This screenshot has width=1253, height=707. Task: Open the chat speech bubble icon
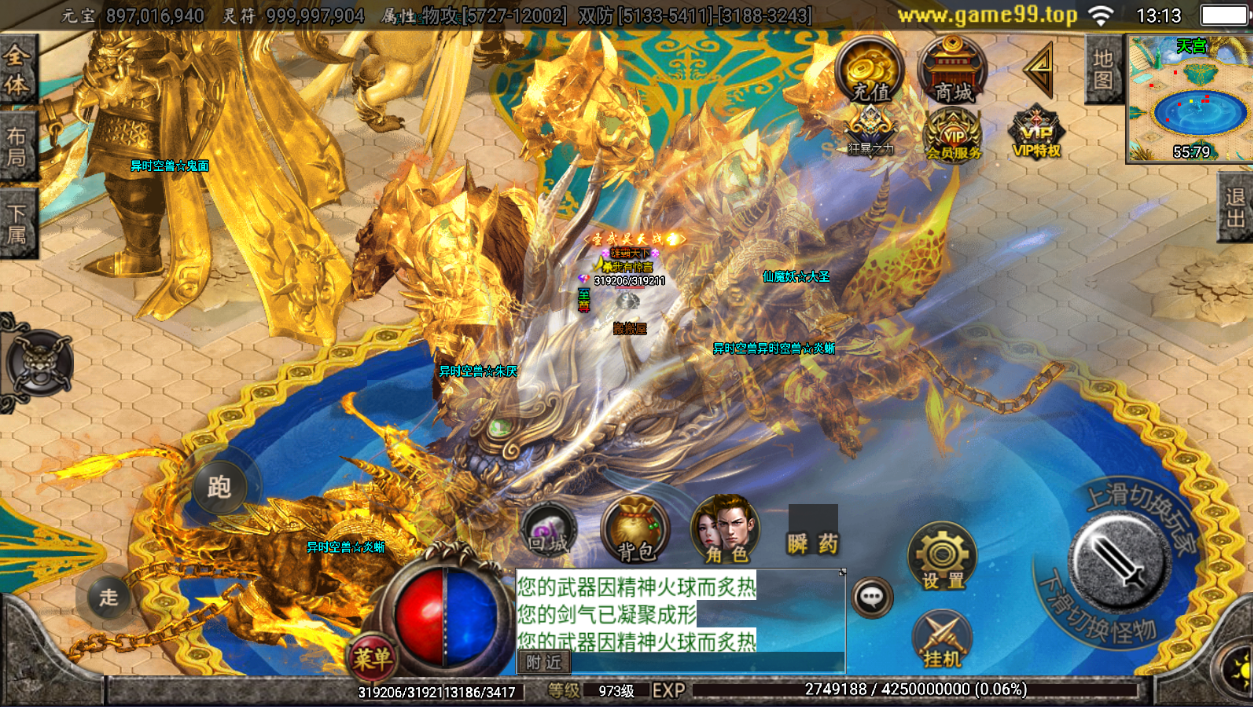tap(872, 597)
